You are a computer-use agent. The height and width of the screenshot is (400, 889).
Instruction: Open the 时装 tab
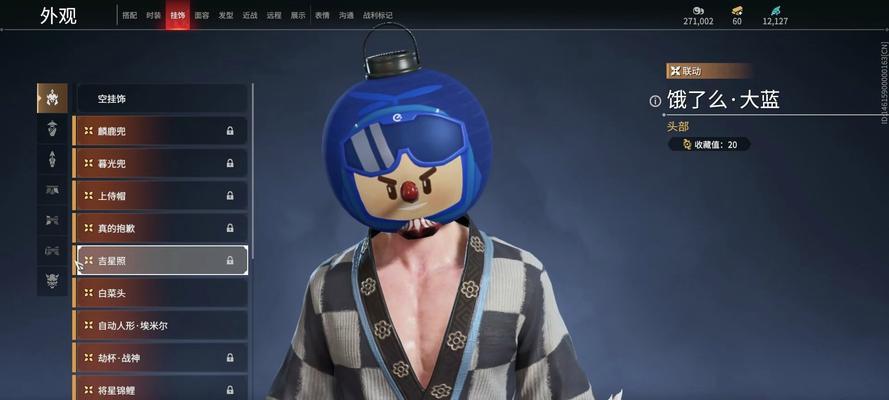(153, 16)
